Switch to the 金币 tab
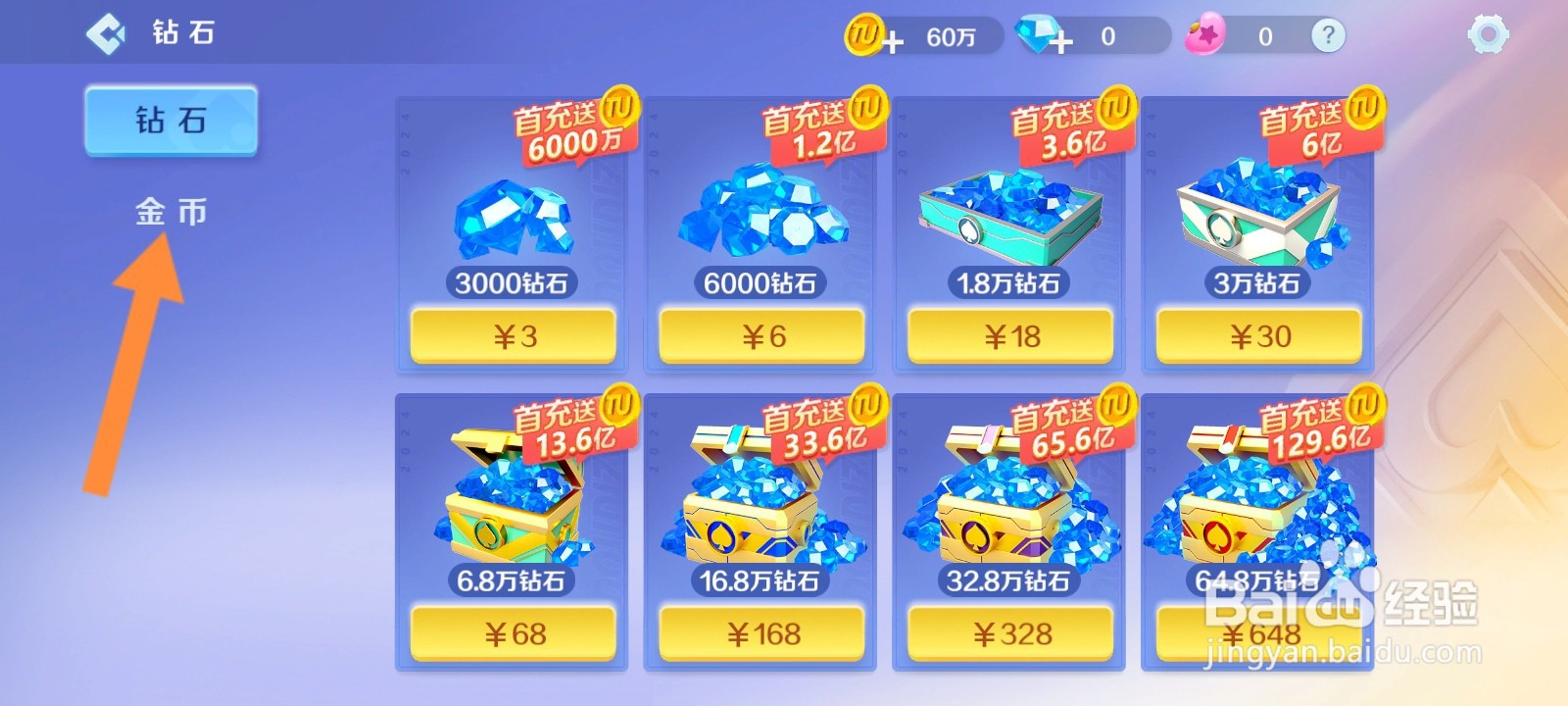1568x706 pixels. click(x=170, y=213)
